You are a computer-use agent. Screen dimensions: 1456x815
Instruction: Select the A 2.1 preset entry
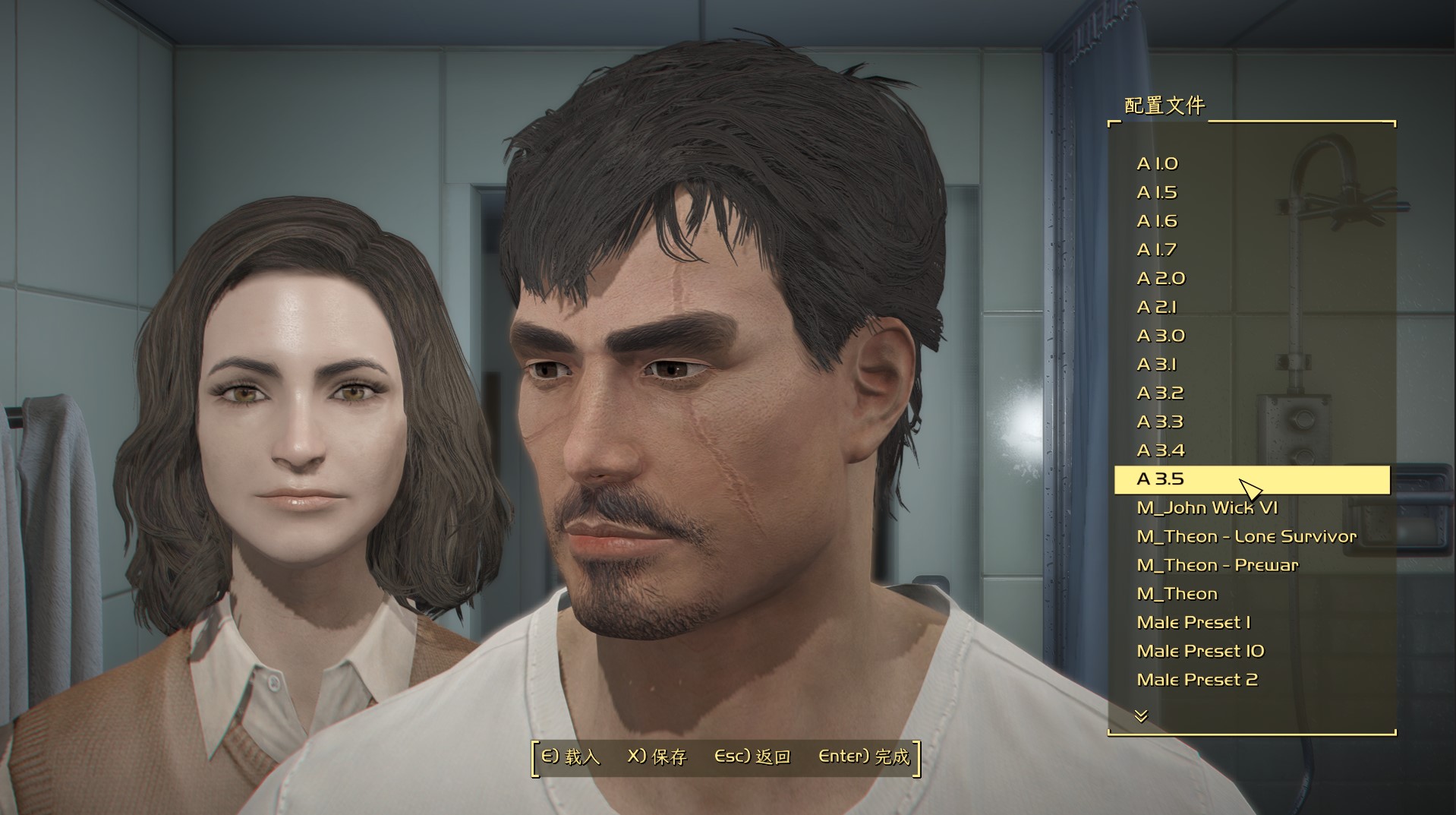[x=1157, y=308]
